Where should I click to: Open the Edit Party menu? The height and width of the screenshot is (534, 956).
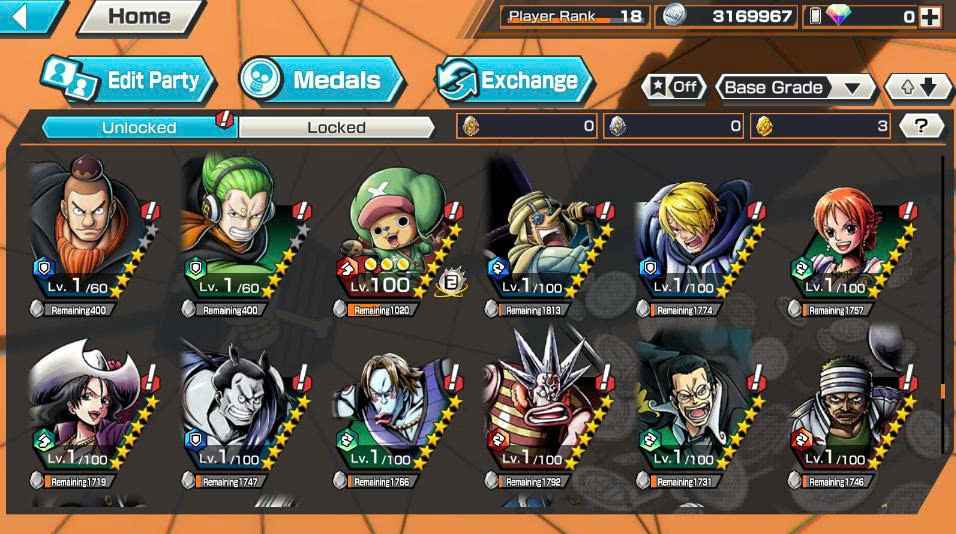coord(128,80)
